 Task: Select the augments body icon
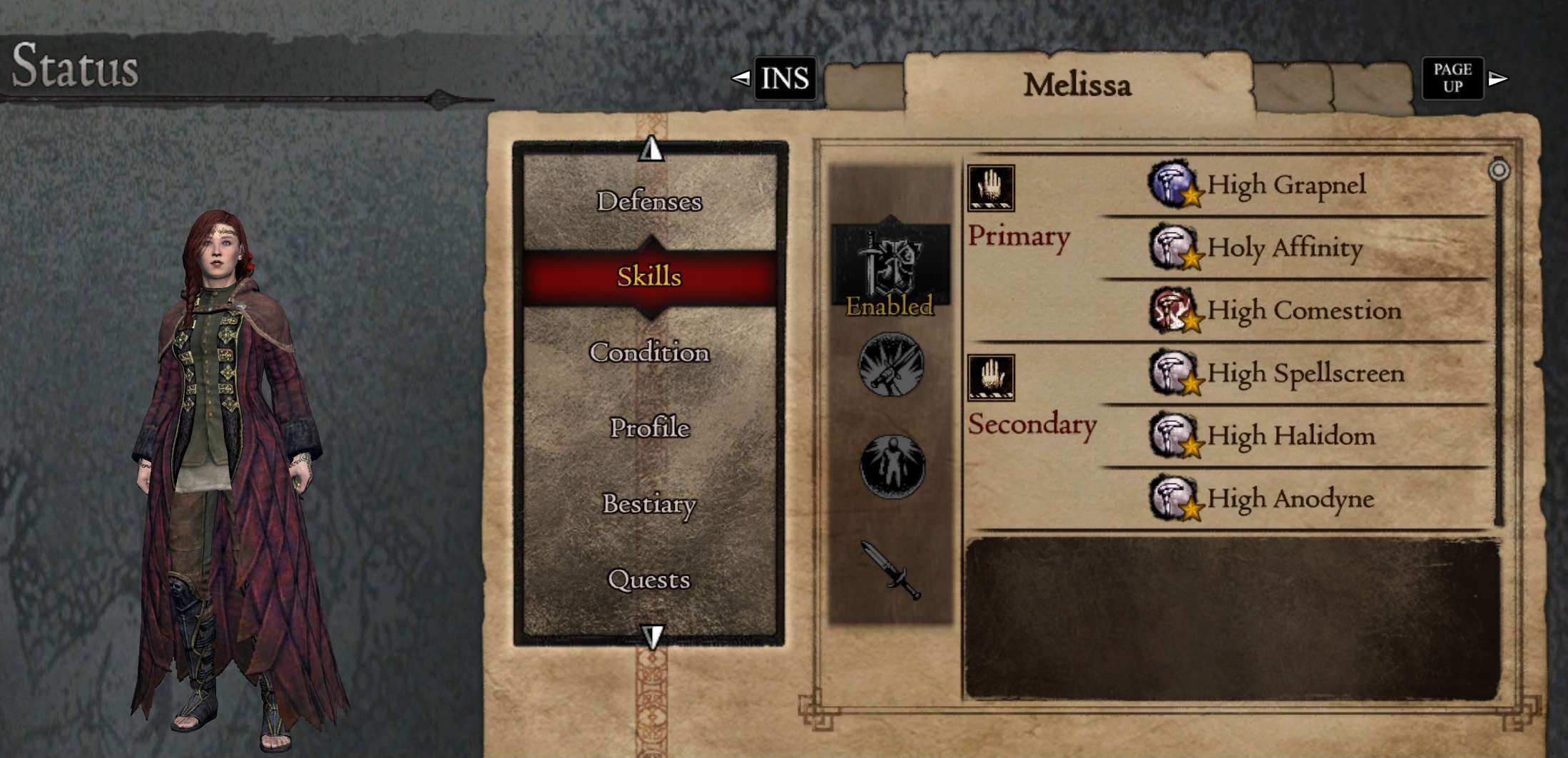pos(891,467)
